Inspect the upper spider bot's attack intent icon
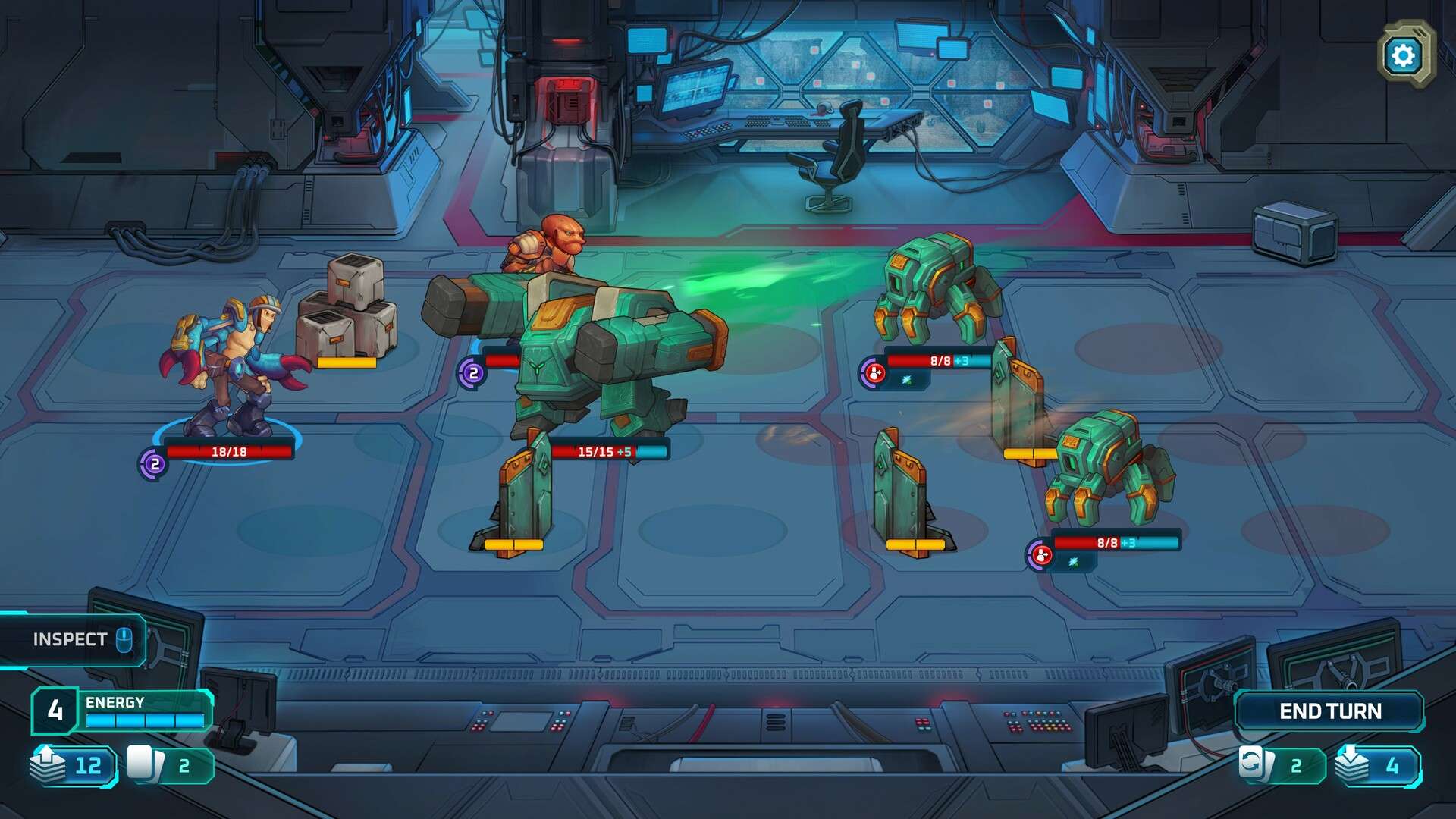 pos(874,373)
